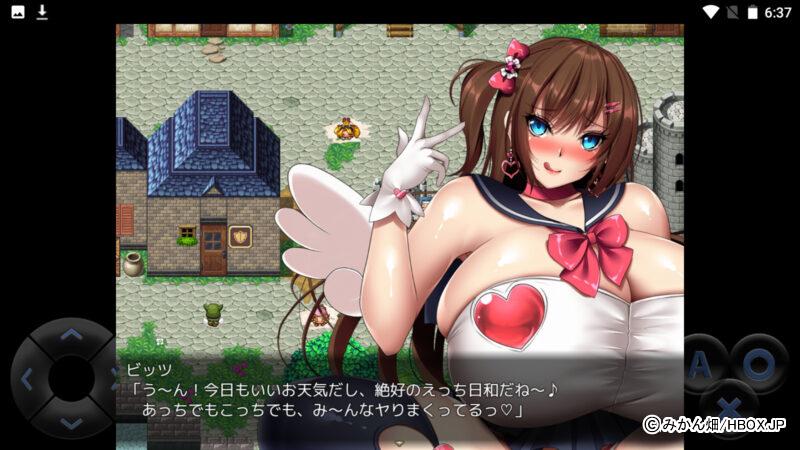
Task: Tap the on-screen A button
Action: (700, 364)
